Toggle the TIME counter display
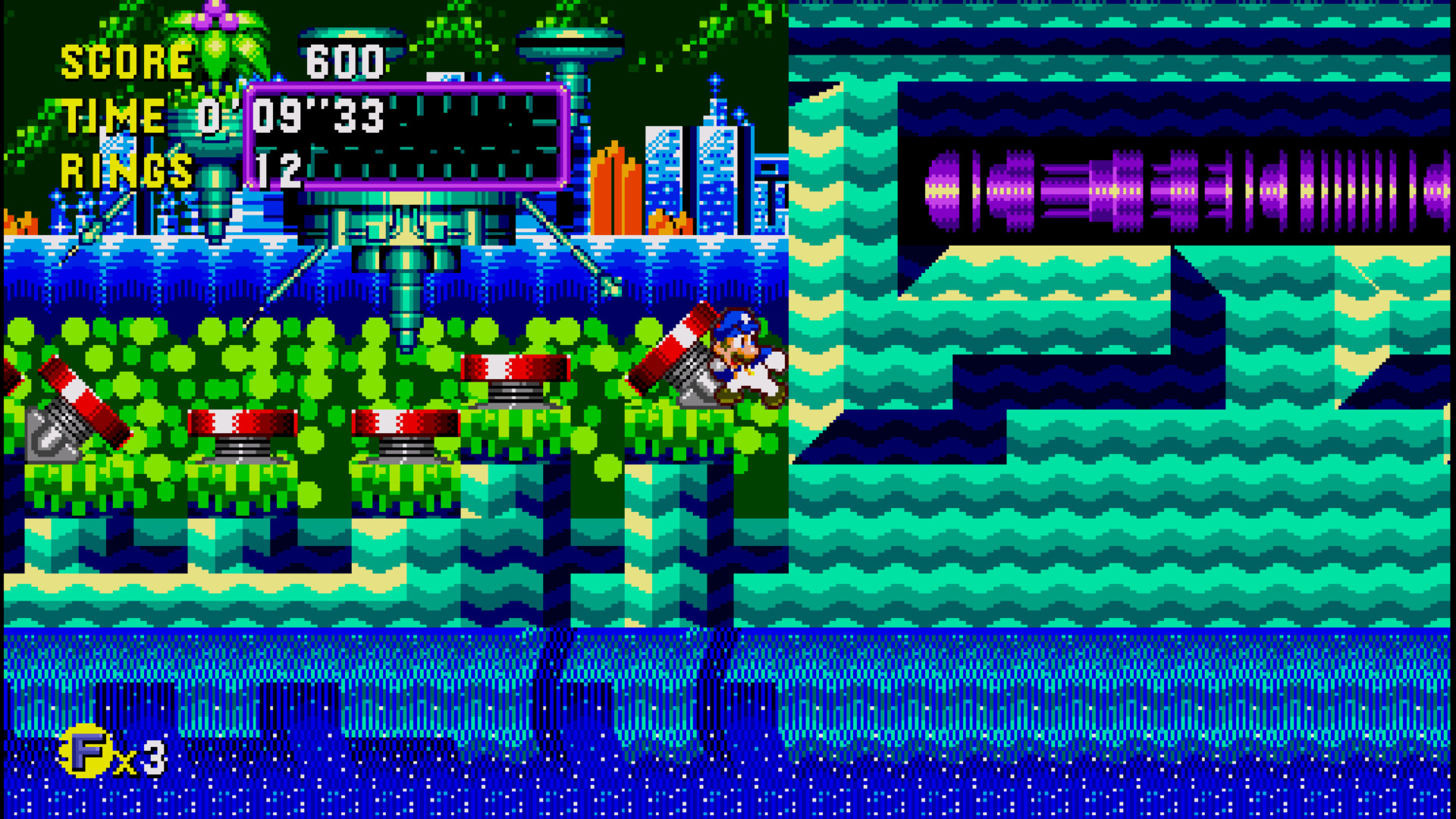Image resolution: width=1456 pixels, height=819 pixels. coord(114,115)
